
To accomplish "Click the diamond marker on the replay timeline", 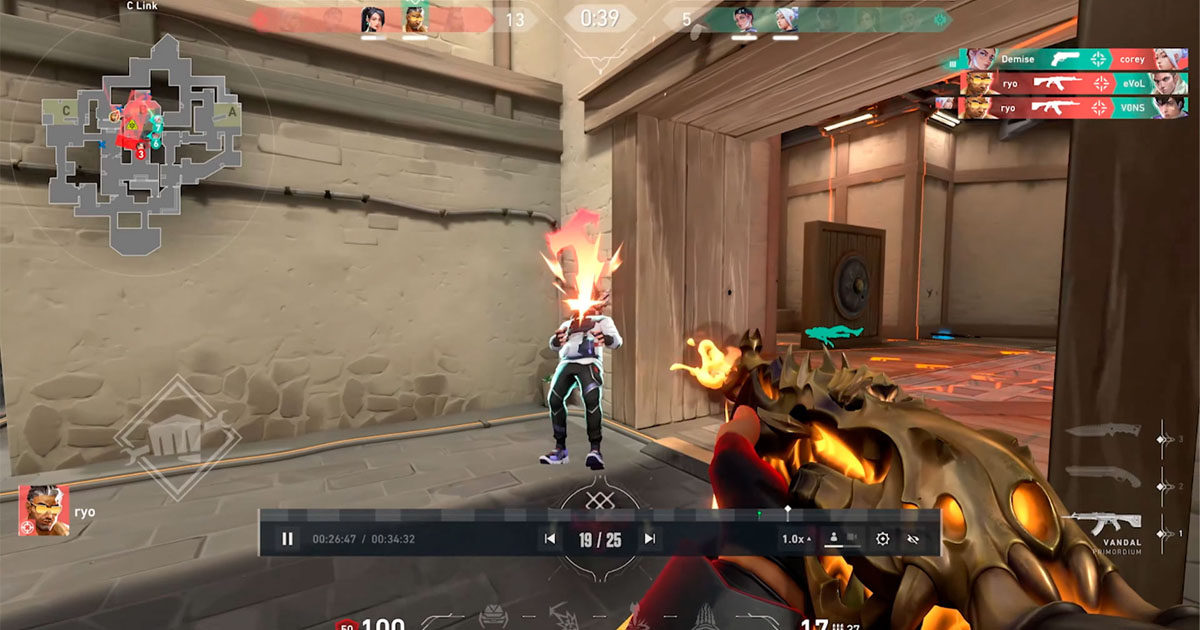I will click(787, 512).
